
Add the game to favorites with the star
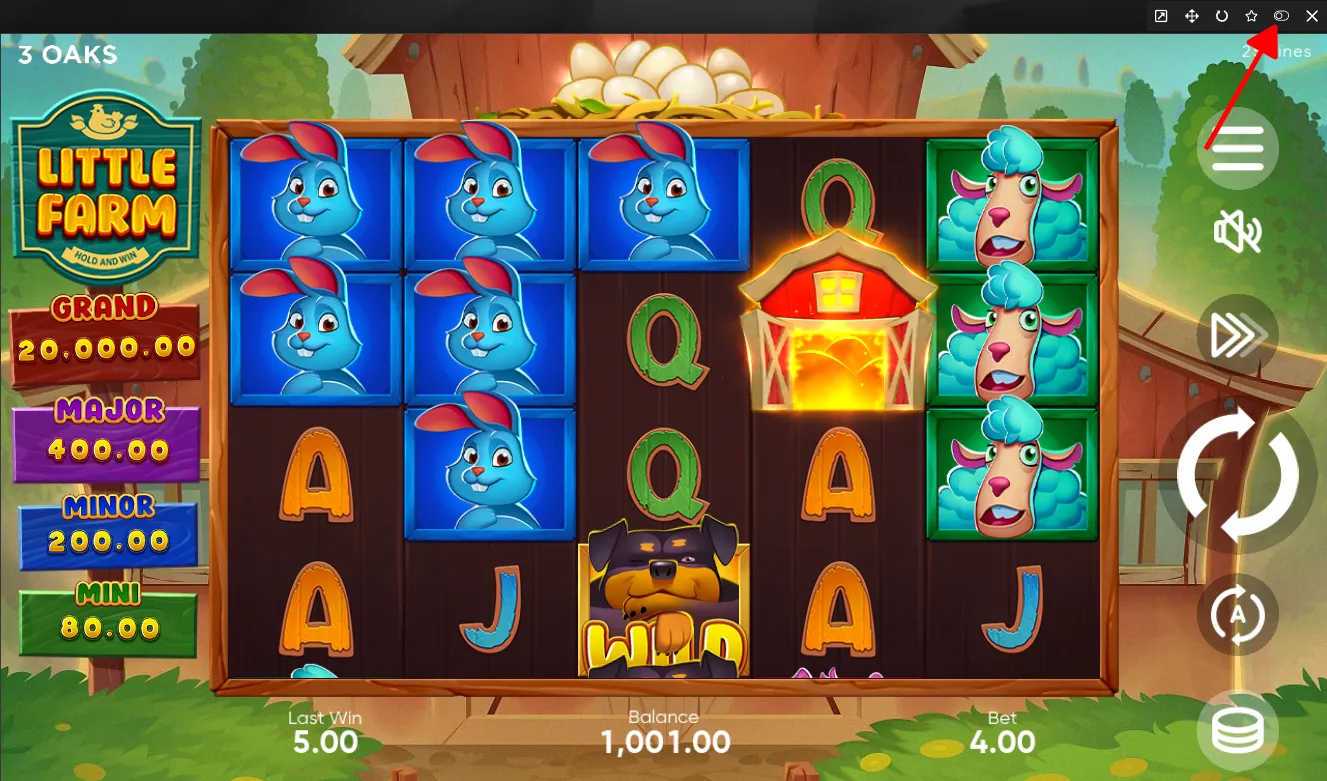point(1251,16)
